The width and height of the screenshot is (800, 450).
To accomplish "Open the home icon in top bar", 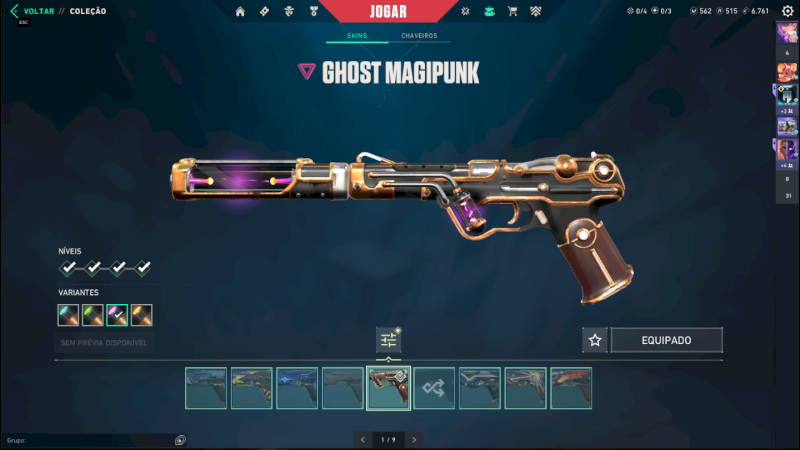I will 240,11.
